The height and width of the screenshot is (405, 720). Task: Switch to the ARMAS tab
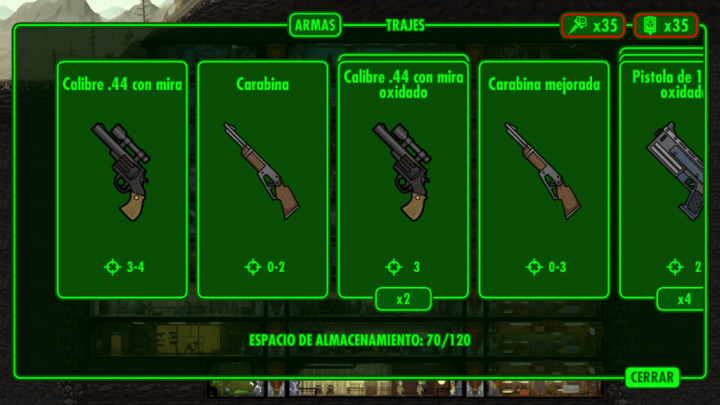tap(315, 25)
